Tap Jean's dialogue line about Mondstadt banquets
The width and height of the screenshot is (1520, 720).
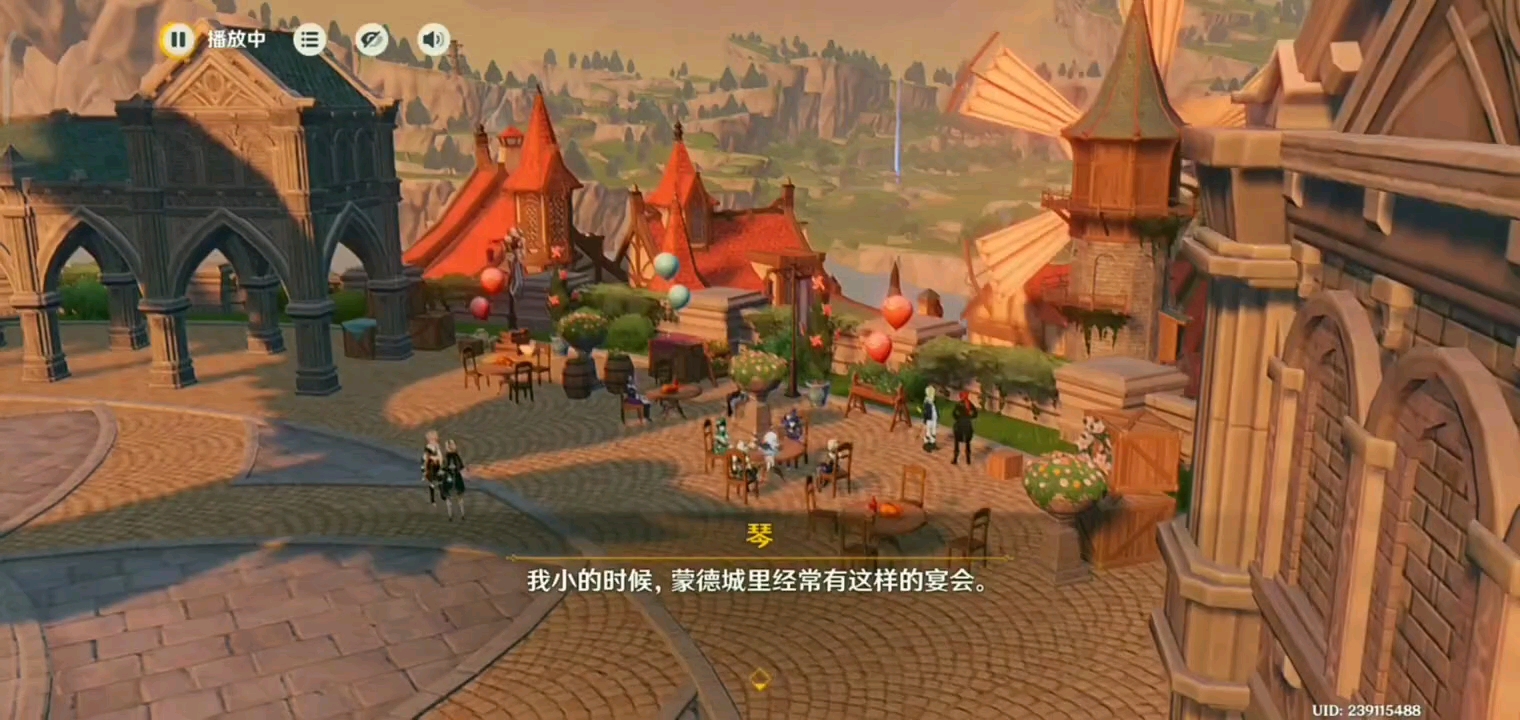click(760, 578)
